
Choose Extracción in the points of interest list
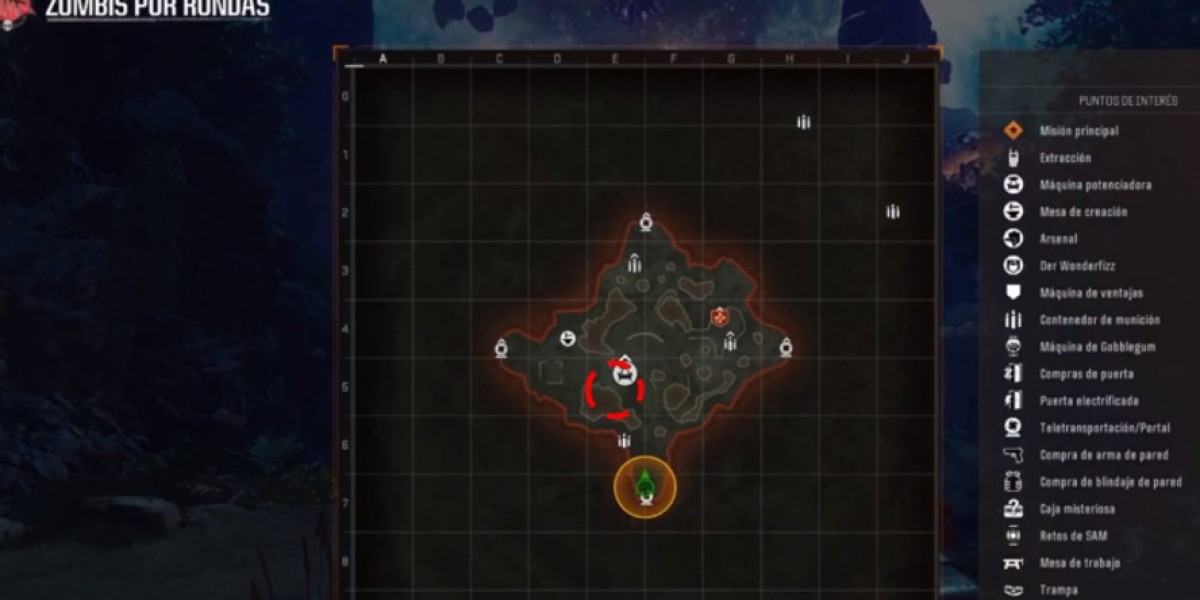click(1064, 158)
